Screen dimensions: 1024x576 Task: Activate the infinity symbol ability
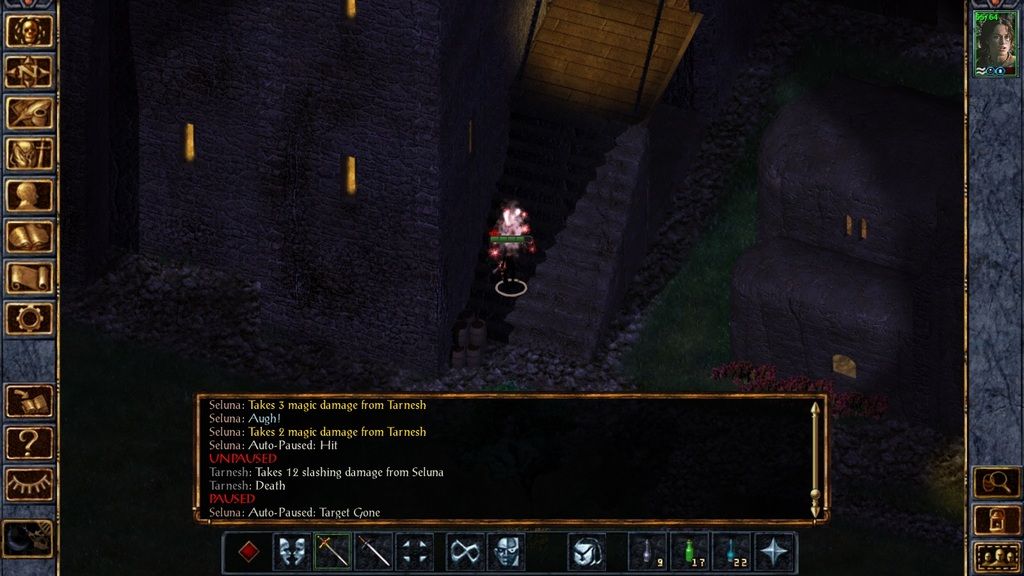tap(464, 552)
